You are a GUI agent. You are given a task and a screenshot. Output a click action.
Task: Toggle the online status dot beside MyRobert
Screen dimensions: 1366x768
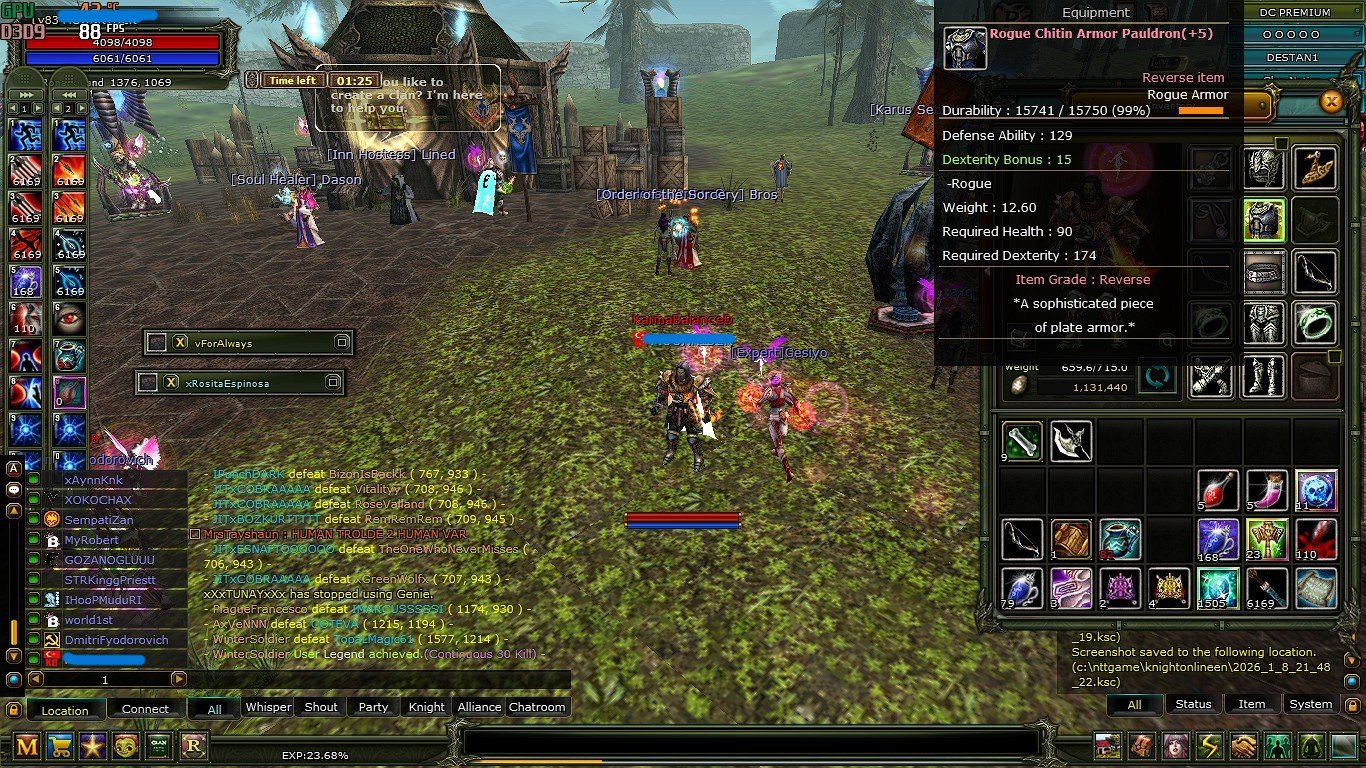click(33, 540)
